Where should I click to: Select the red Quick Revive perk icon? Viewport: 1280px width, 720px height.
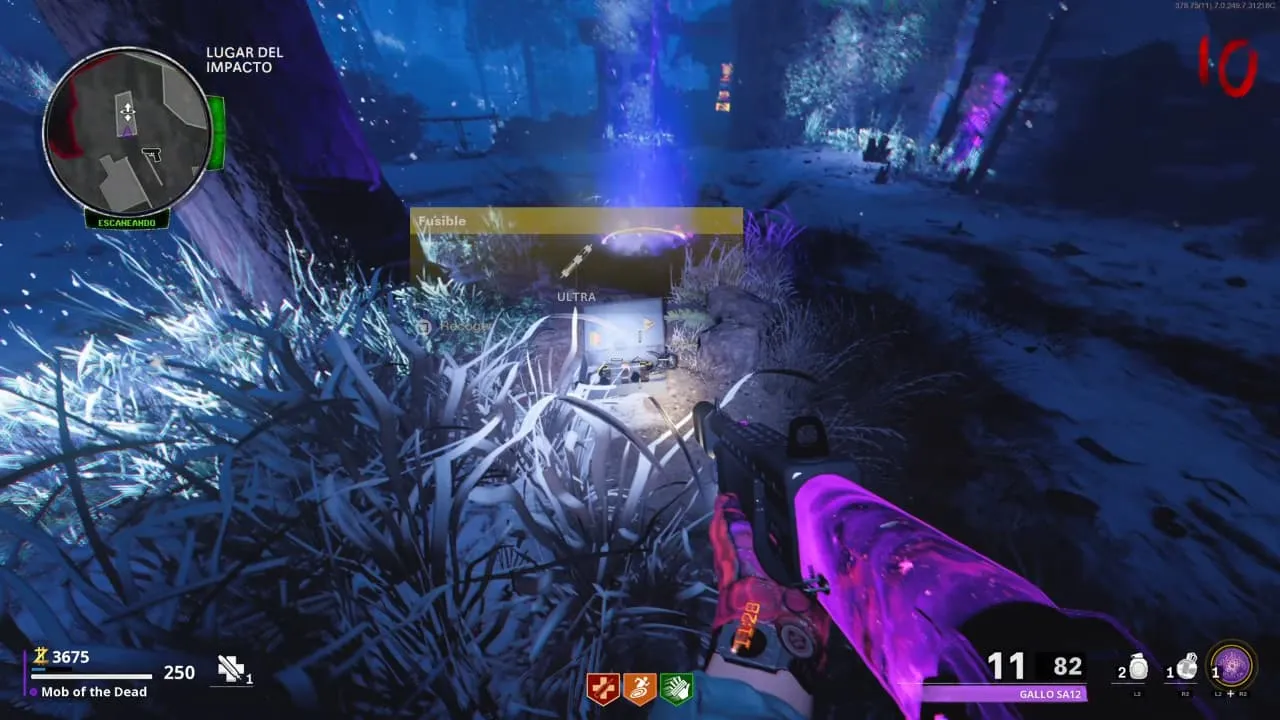click(x=603, y=689)
